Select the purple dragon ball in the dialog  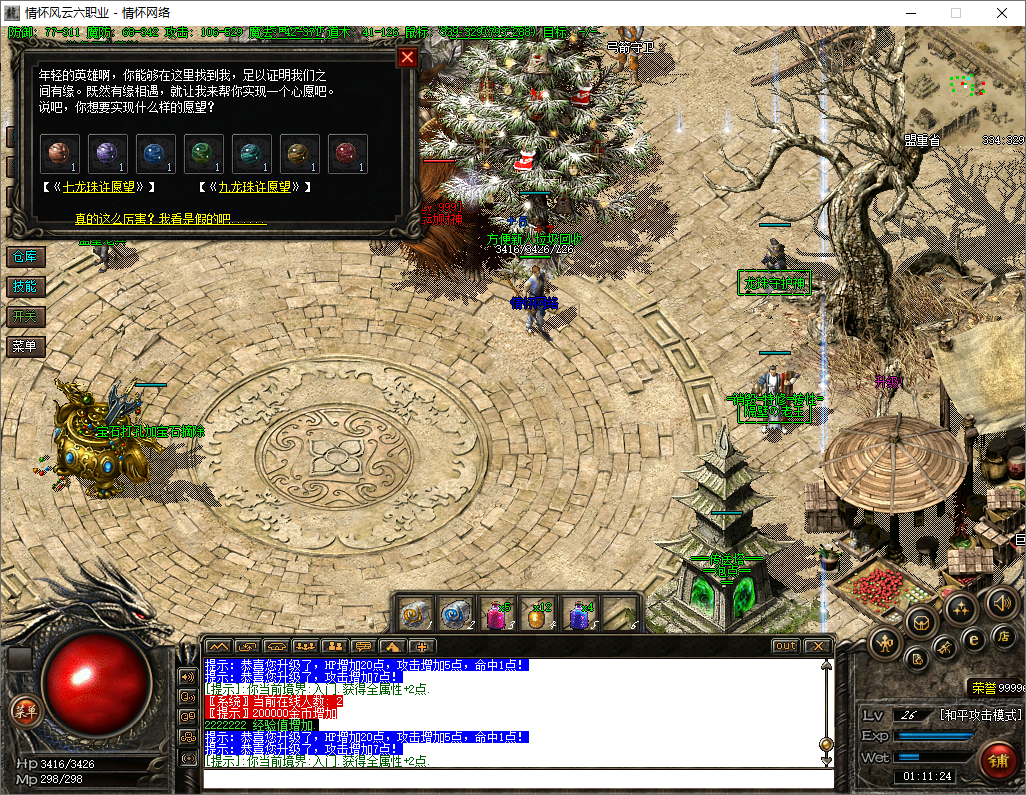click(x=107, y=153)
